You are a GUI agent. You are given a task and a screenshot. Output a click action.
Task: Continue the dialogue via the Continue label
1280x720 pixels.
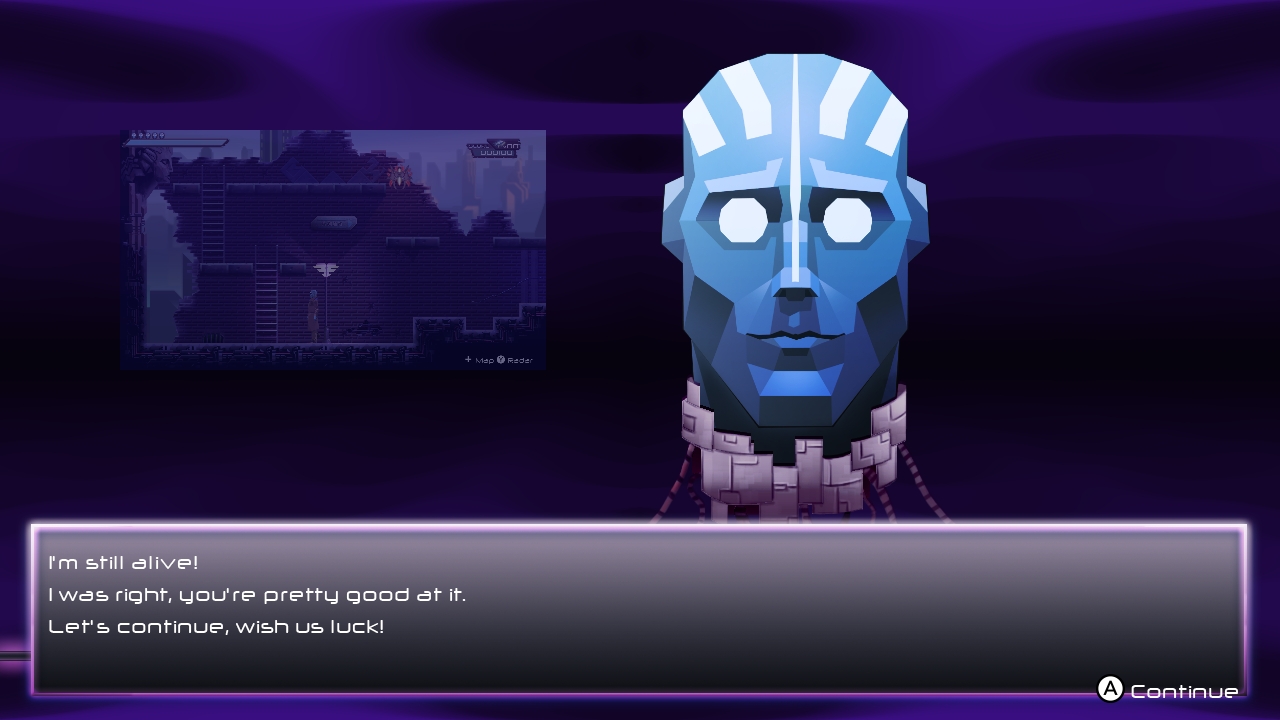[x=1183, y=691]
